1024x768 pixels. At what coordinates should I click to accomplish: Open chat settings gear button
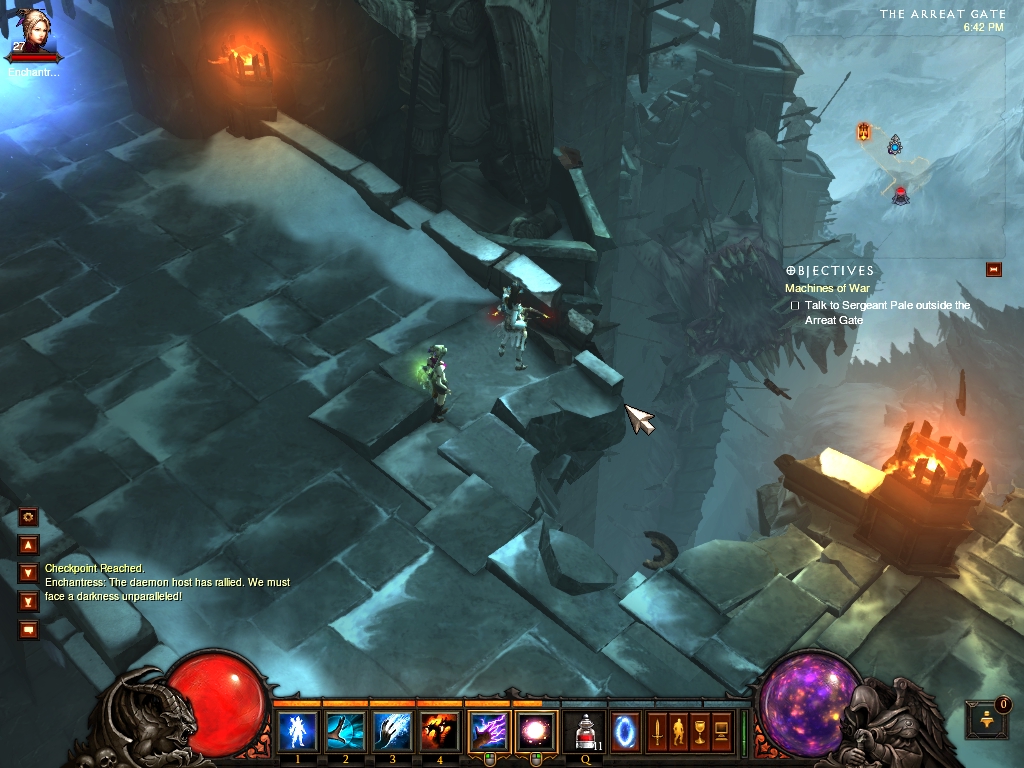pyautogui.click(x=28, y=517)
